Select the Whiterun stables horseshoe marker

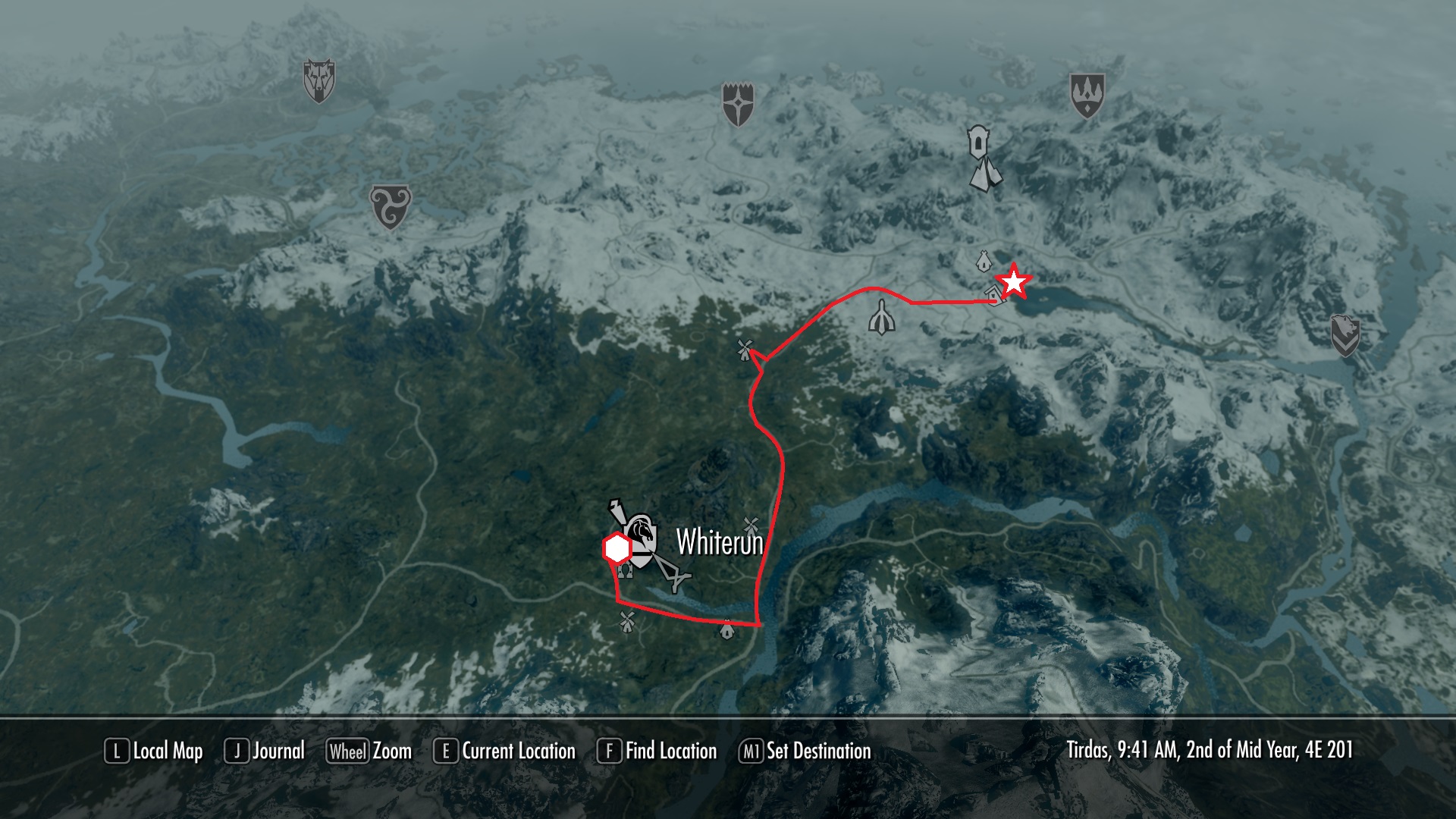(625, 570)
